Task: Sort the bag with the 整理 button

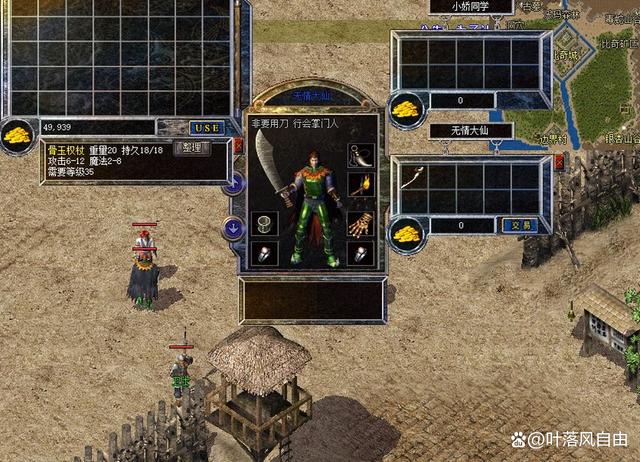Action: click(x=192, y=148)
